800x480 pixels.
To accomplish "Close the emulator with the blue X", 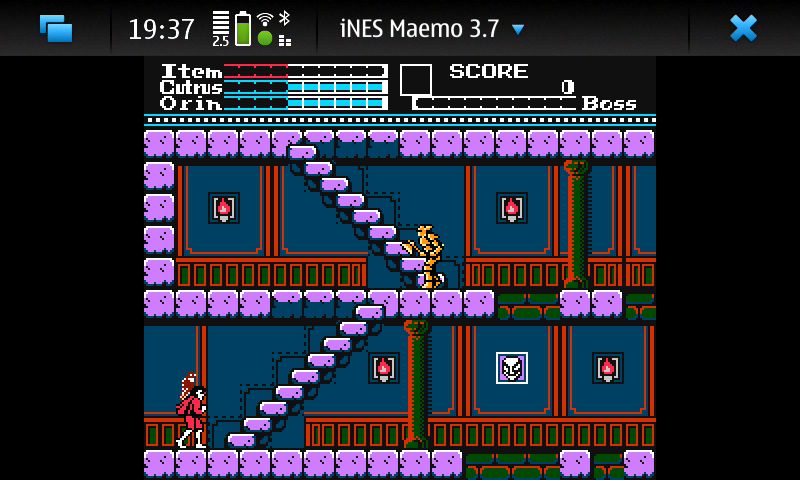I will point(743,28).
